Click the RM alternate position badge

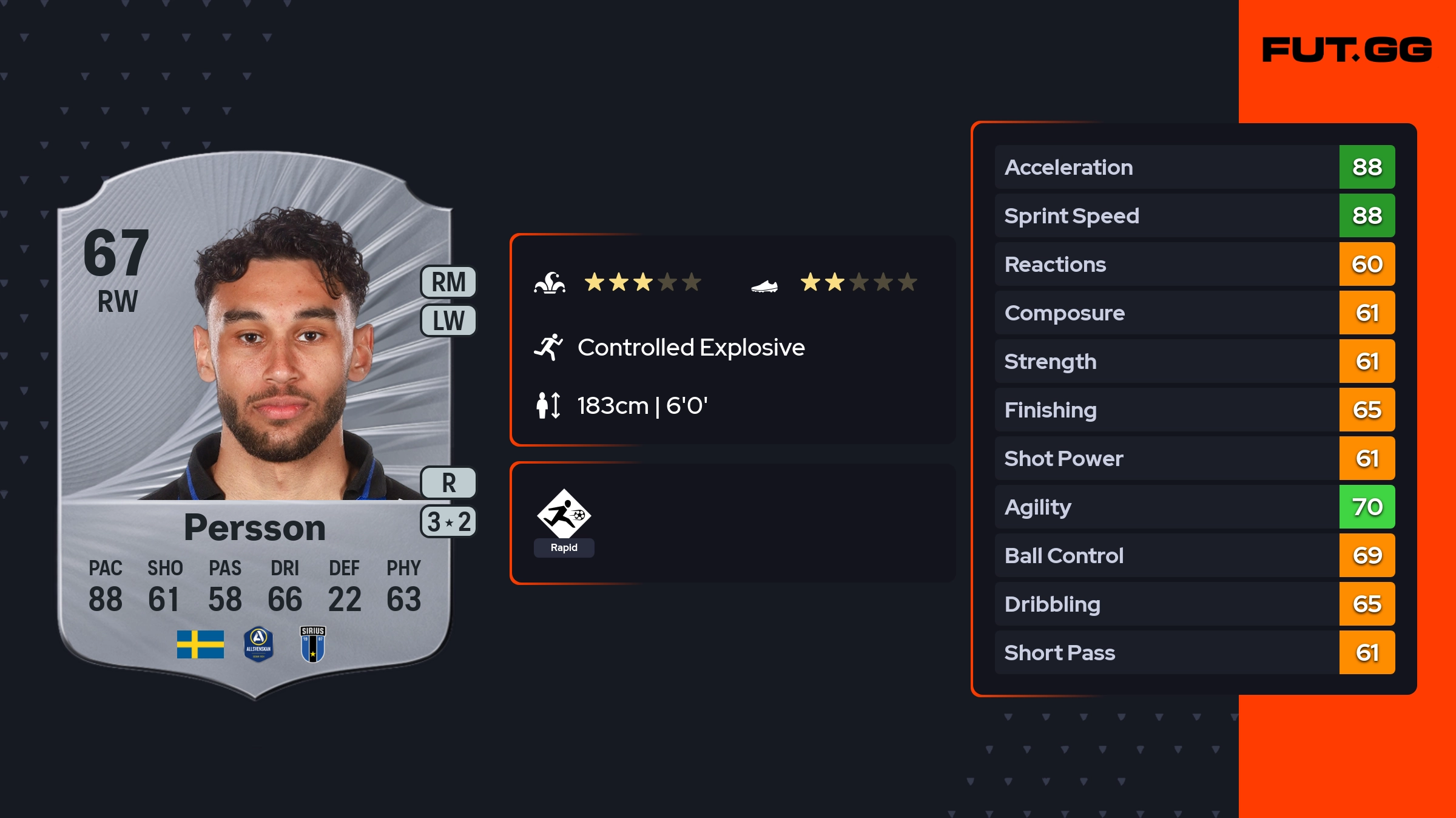(x=448, y=282)
